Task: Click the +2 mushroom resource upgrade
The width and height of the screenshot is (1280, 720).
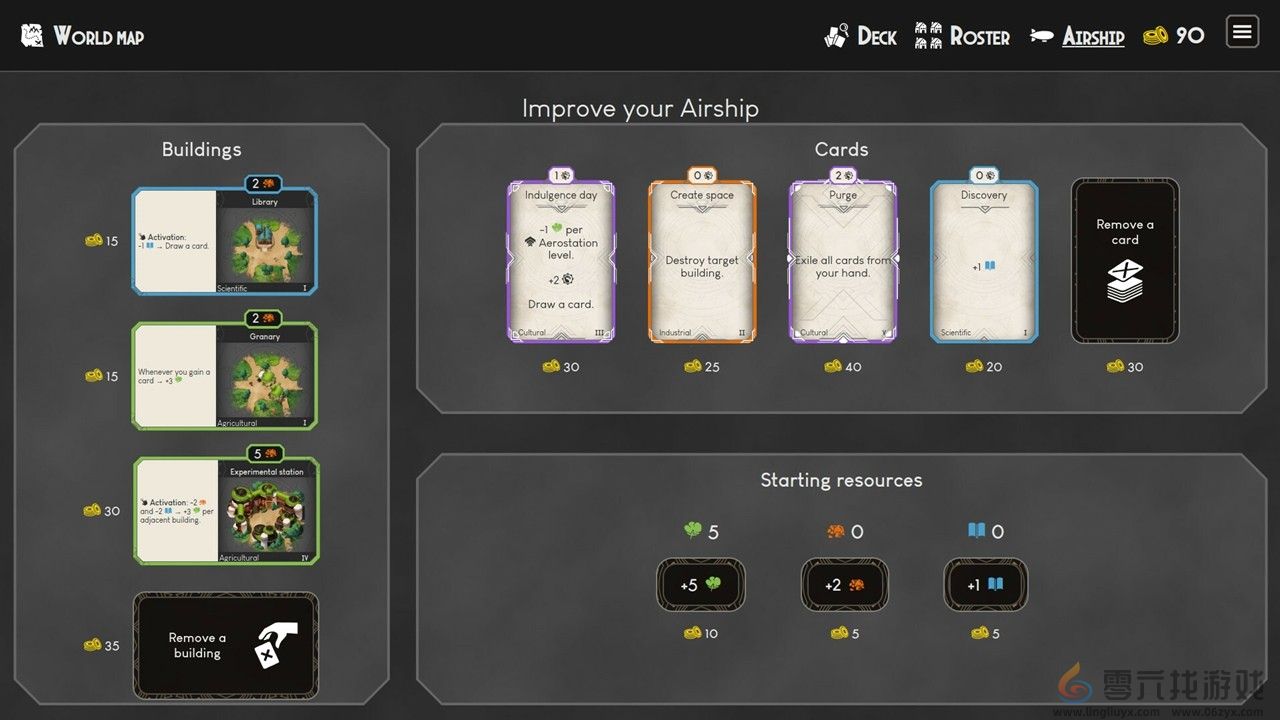Action: [843, 585]
